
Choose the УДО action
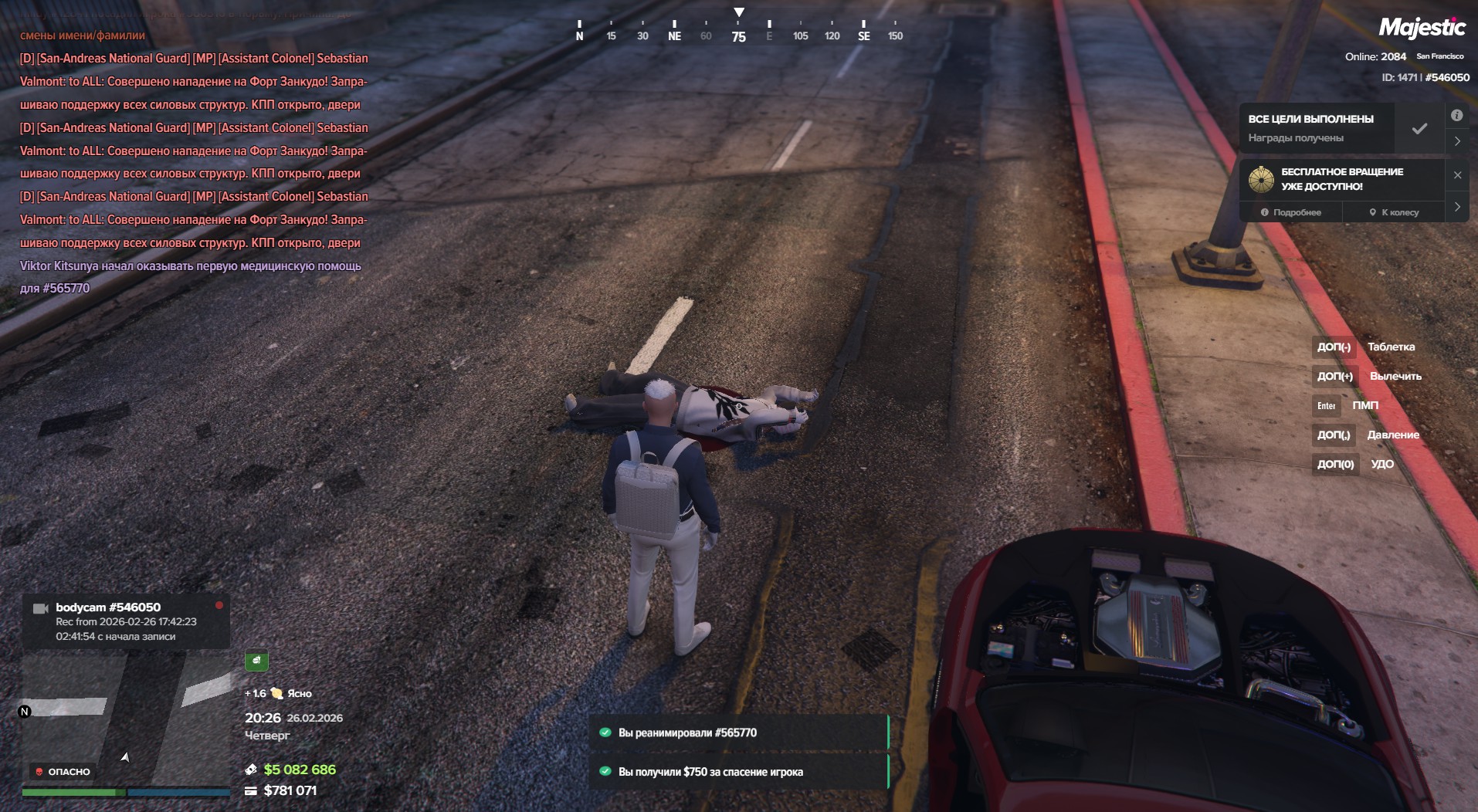coord(1381,464)
